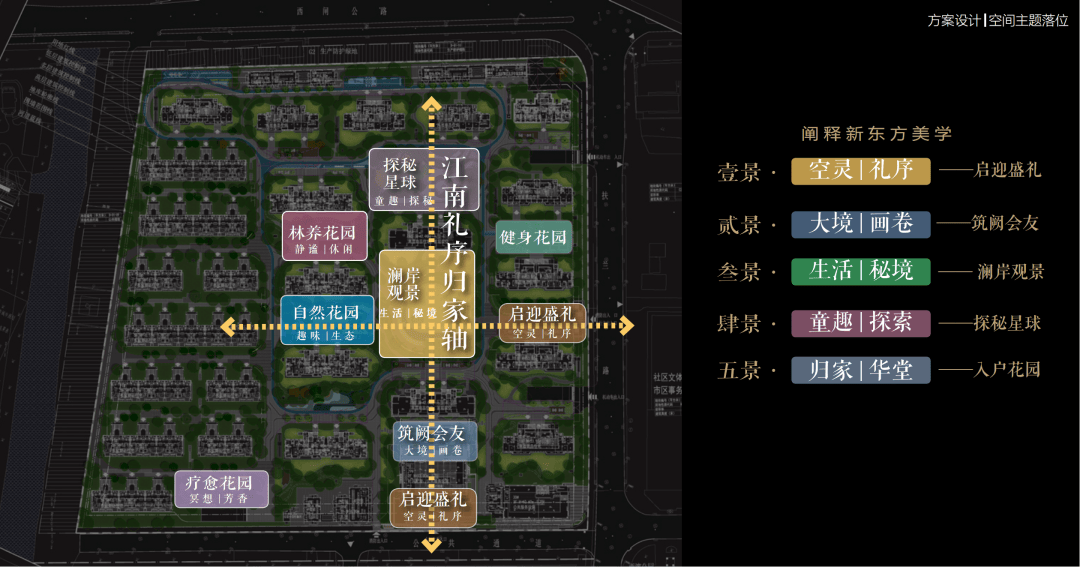Image resolution: width=1080 pixels, height=567 pixels.
Task: Choose the 童趣|探索 legend entry
Action: click(860, 322)
